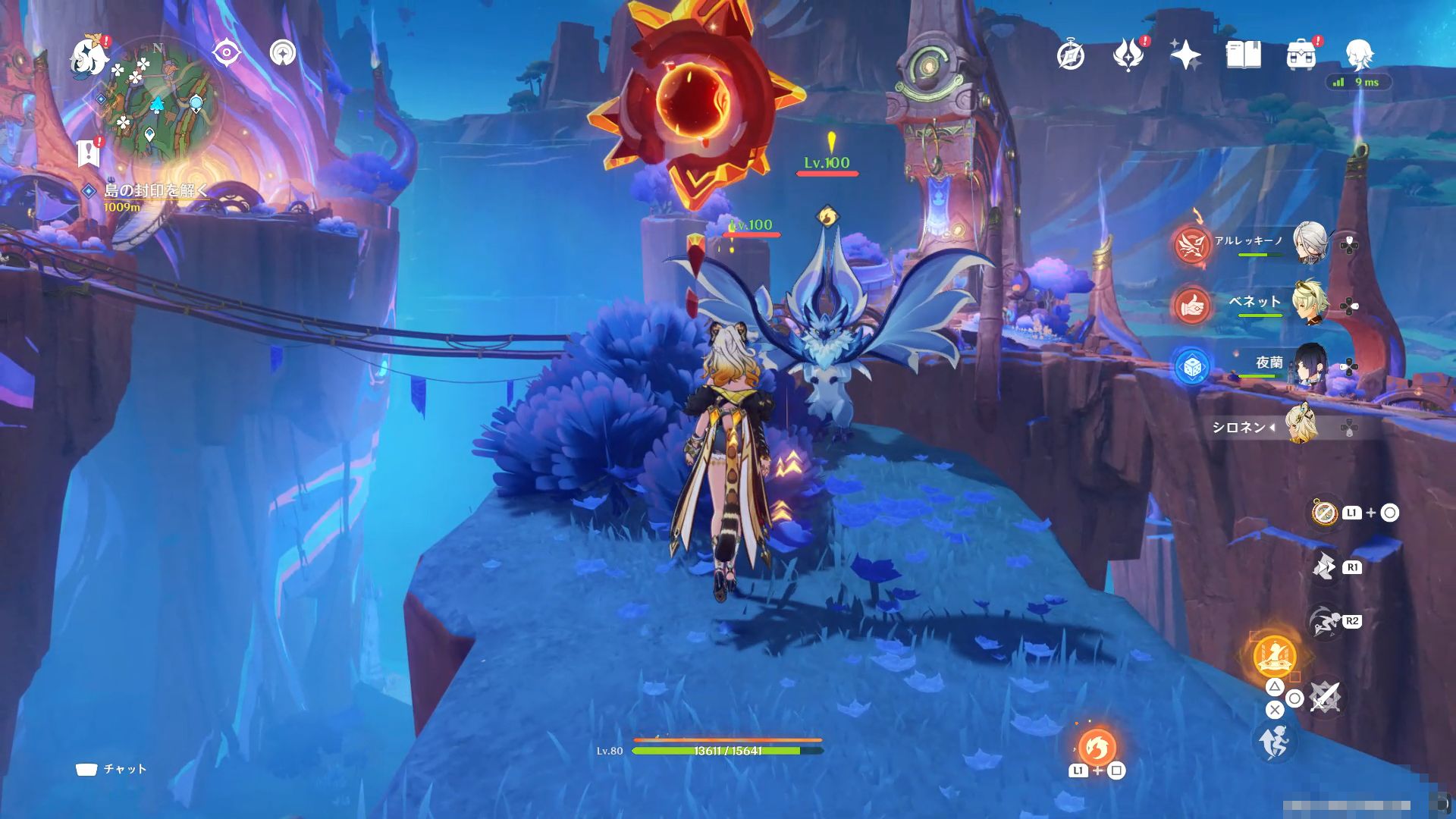
Task: Activate the glowing orange elemental skill
Action: tap(1274, 657)
